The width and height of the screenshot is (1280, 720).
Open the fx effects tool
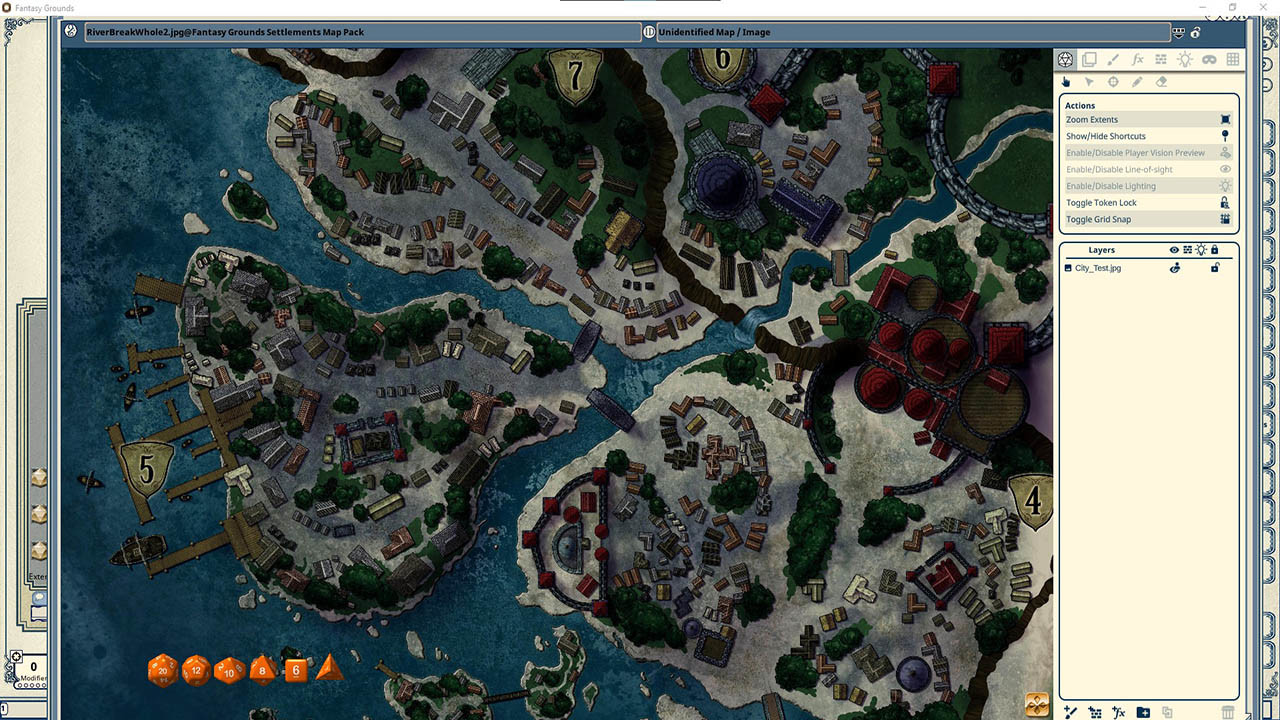pyautogui.click(x=1137, y=59)
